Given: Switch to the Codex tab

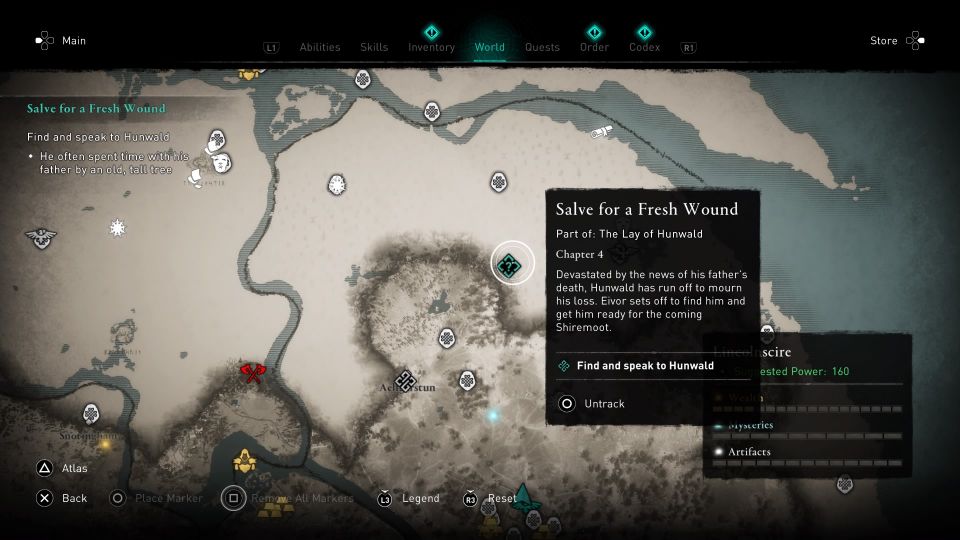Looking at the screenshot, I should point(644,47).
